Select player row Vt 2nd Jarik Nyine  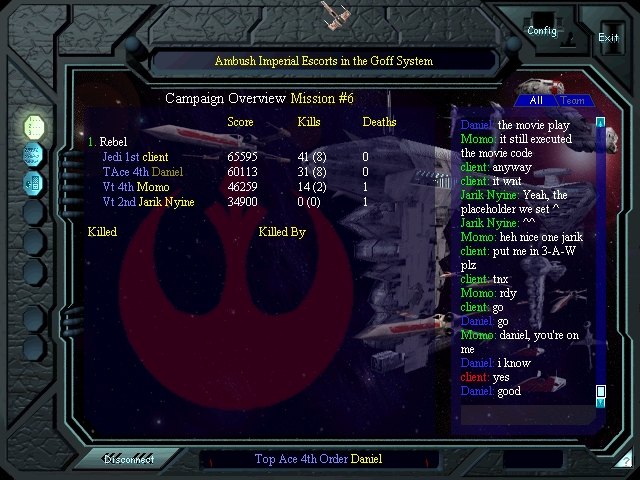148,202
